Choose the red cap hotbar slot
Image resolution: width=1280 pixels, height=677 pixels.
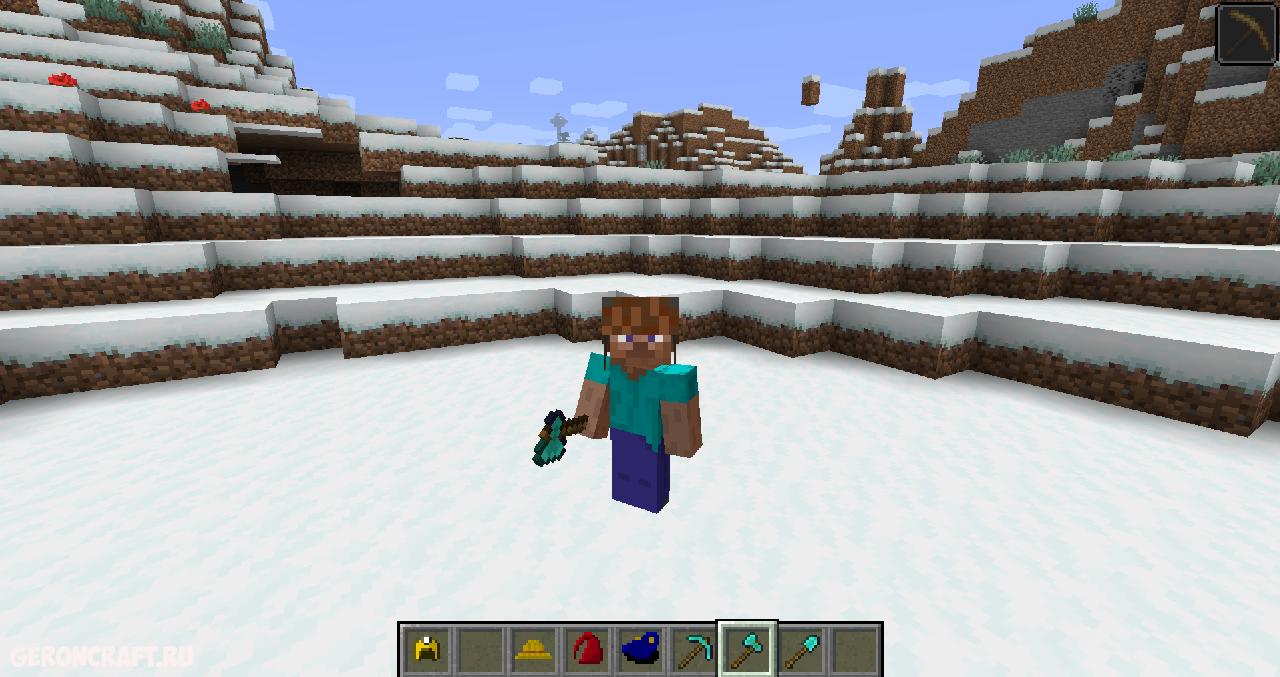(587, 650)
